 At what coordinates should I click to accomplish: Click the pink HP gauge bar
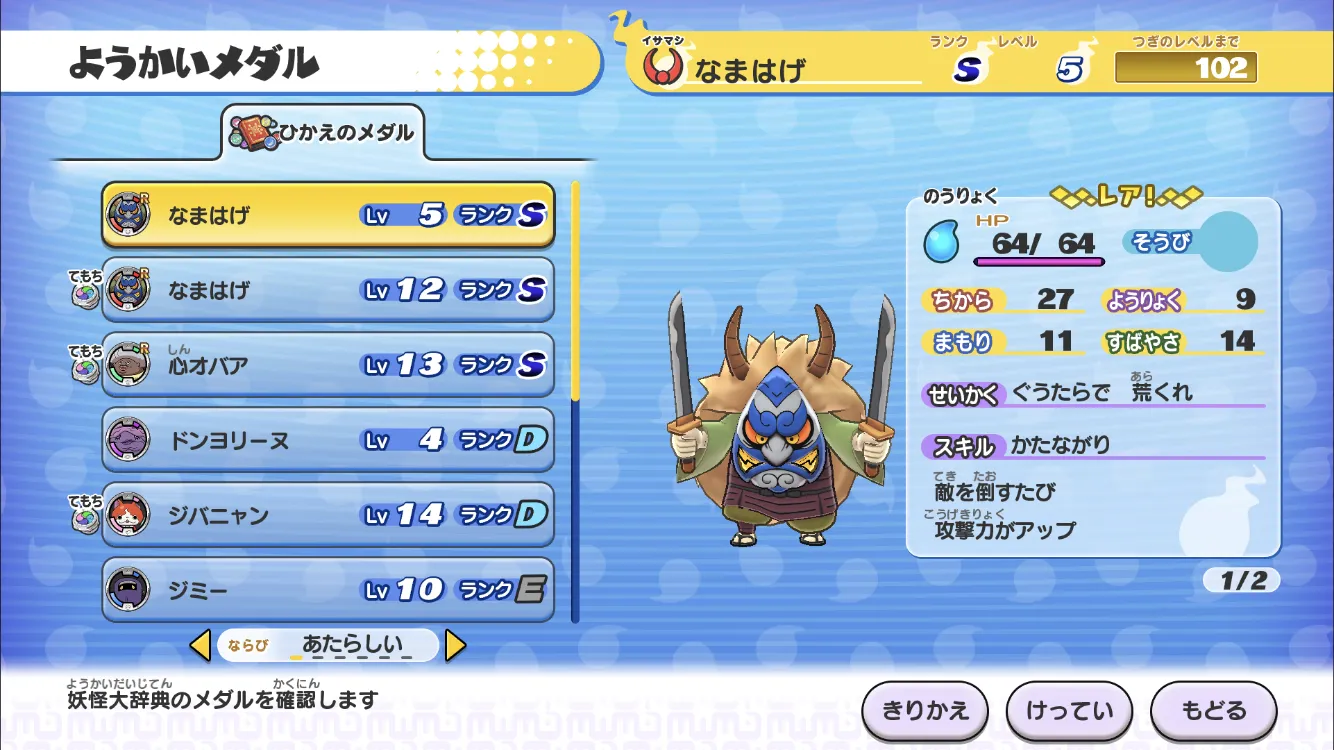[1040, 262]
